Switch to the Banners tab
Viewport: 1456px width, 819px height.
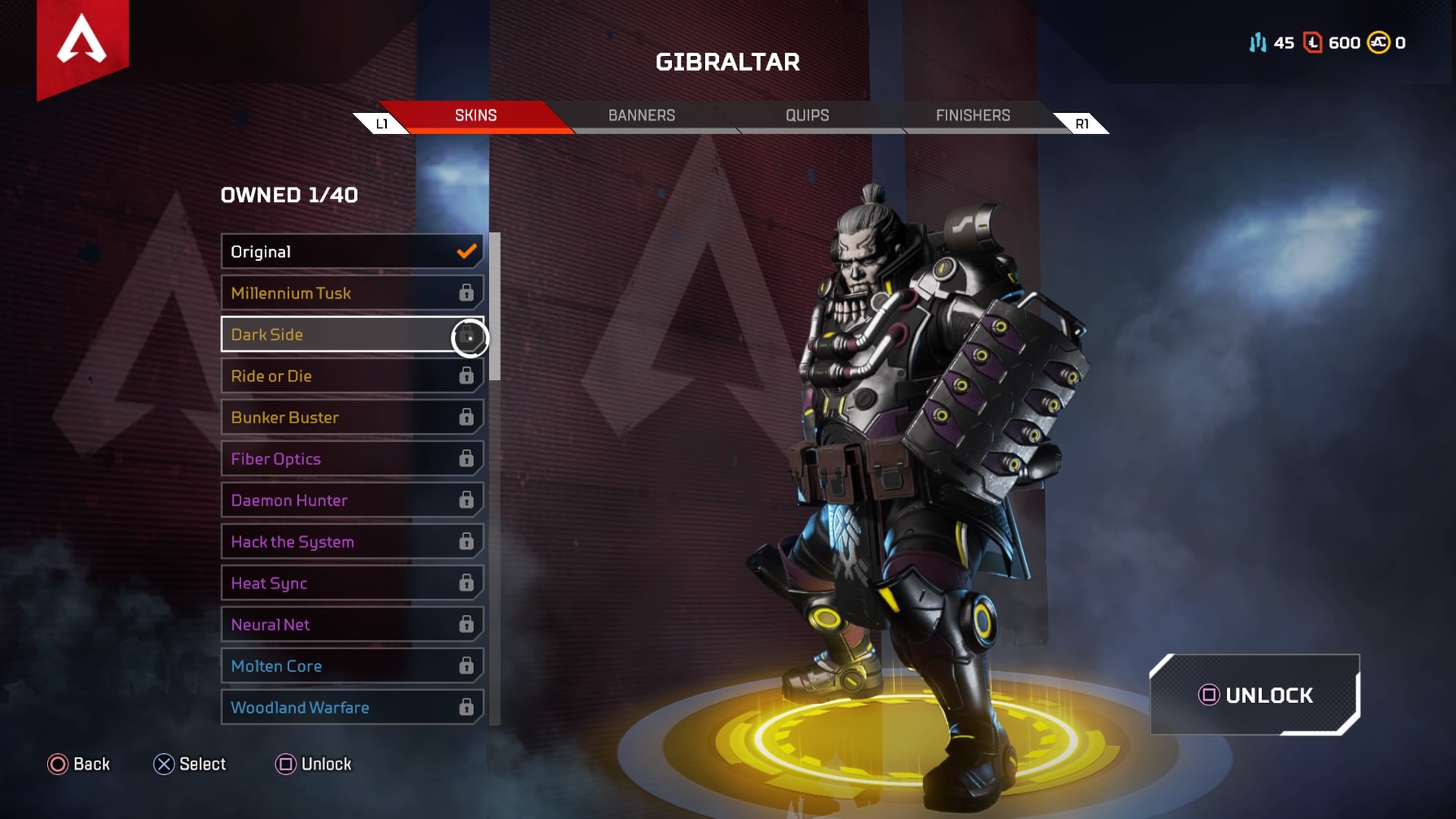641,115
